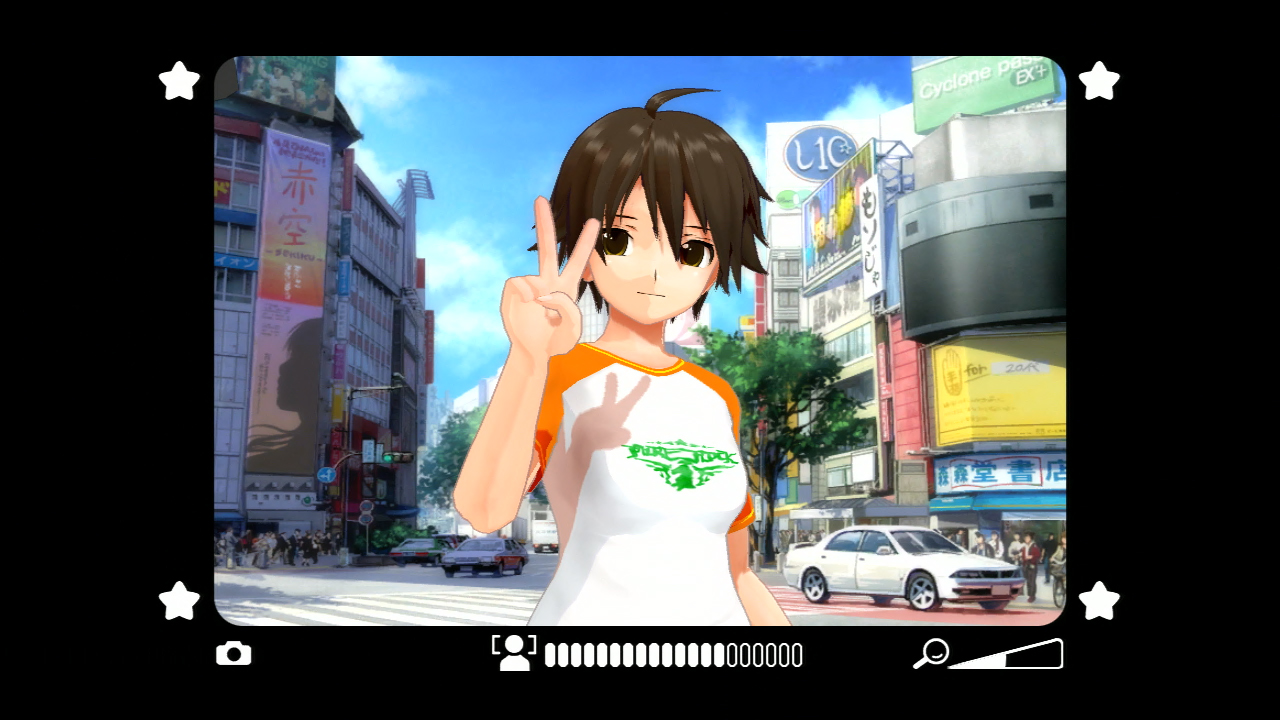Adjust the wedge-shaped zoom level slider
This screenshot has width=1280, height=720.
point(1008,655)
